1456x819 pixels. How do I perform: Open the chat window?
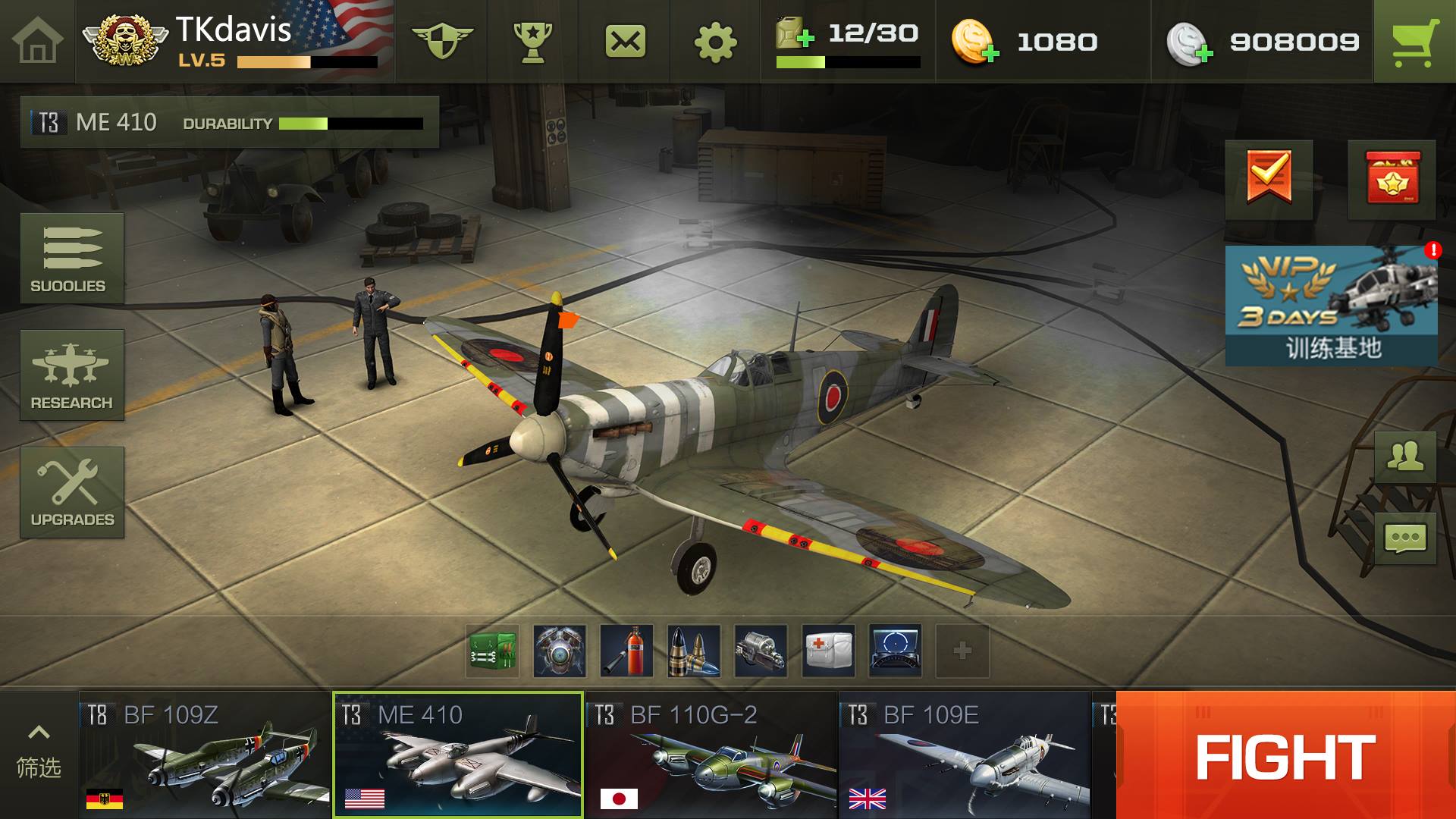[1405, 538]
